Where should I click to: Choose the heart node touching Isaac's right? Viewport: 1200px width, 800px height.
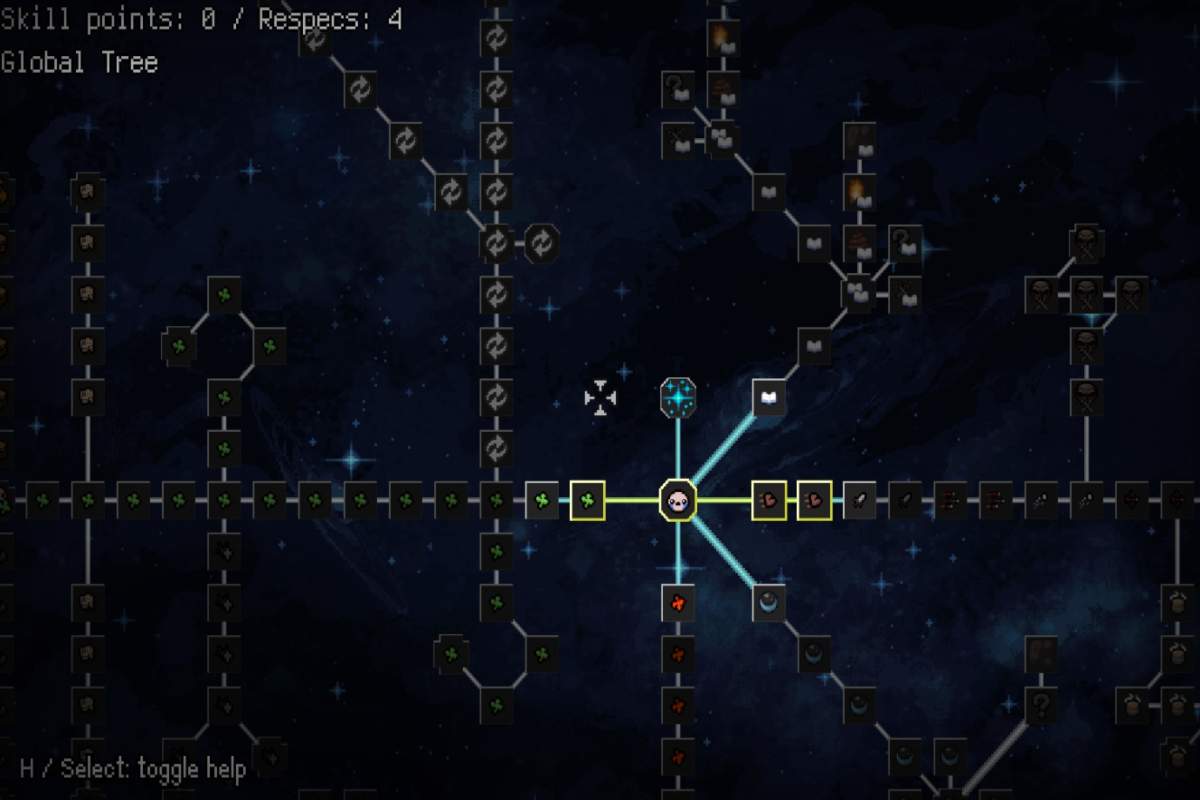(769, 500)
